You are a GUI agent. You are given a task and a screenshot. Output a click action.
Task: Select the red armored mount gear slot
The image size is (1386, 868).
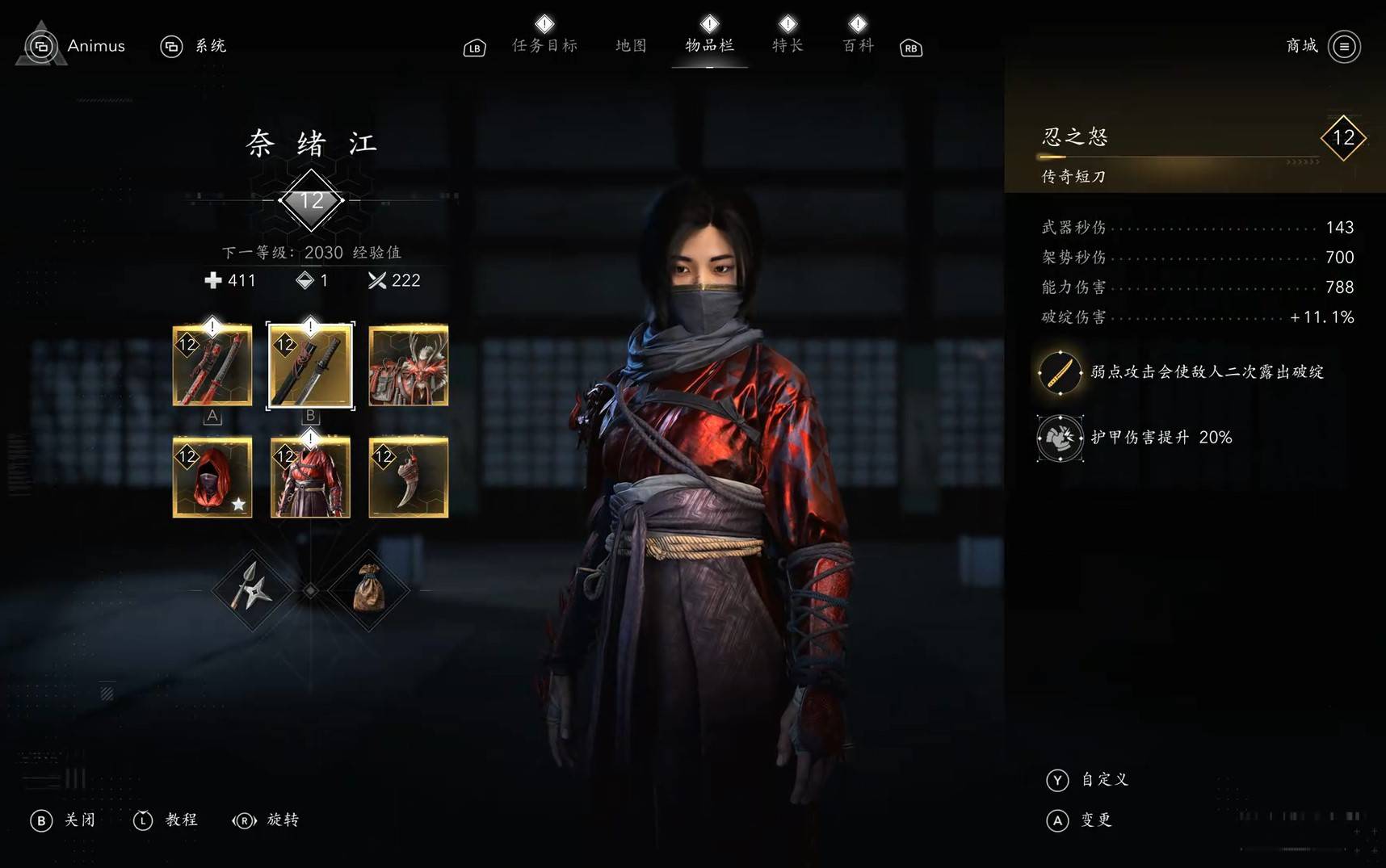click(x=409, y=365)
